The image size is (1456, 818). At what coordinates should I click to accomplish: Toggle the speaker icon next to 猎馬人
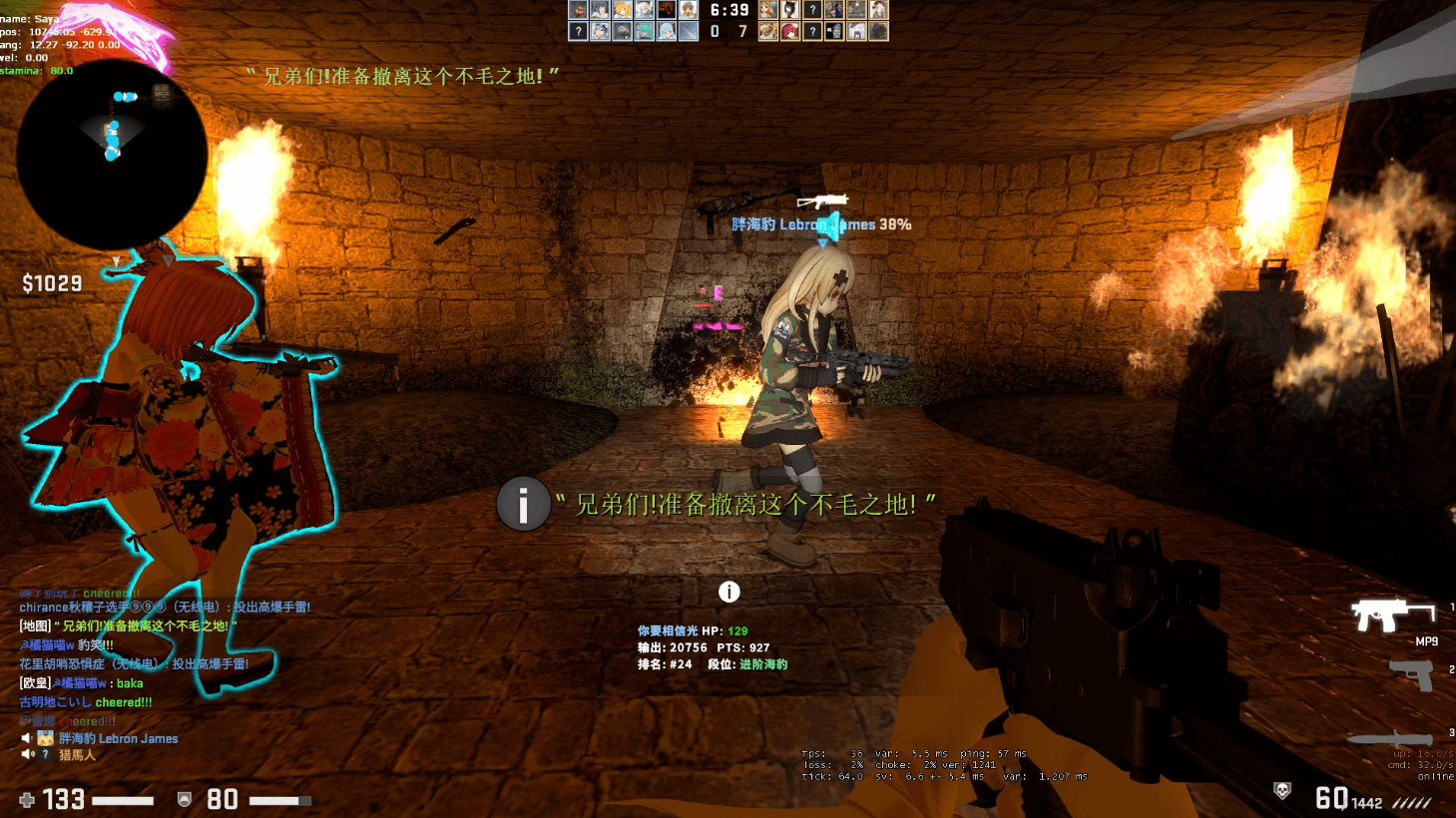click(x=27, y=755)
